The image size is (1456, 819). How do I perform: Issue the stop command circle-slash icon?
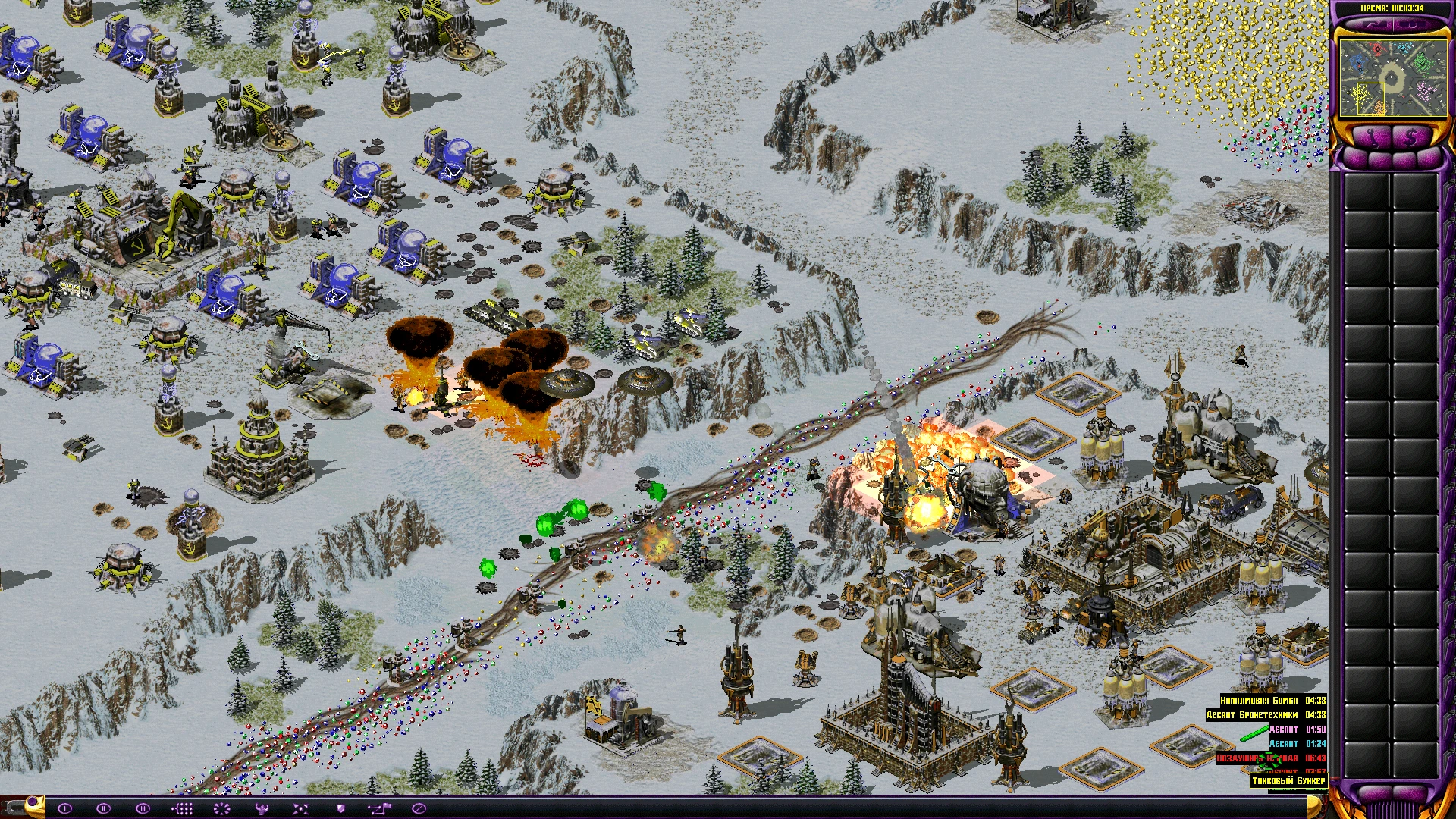(x=419, y=808)
